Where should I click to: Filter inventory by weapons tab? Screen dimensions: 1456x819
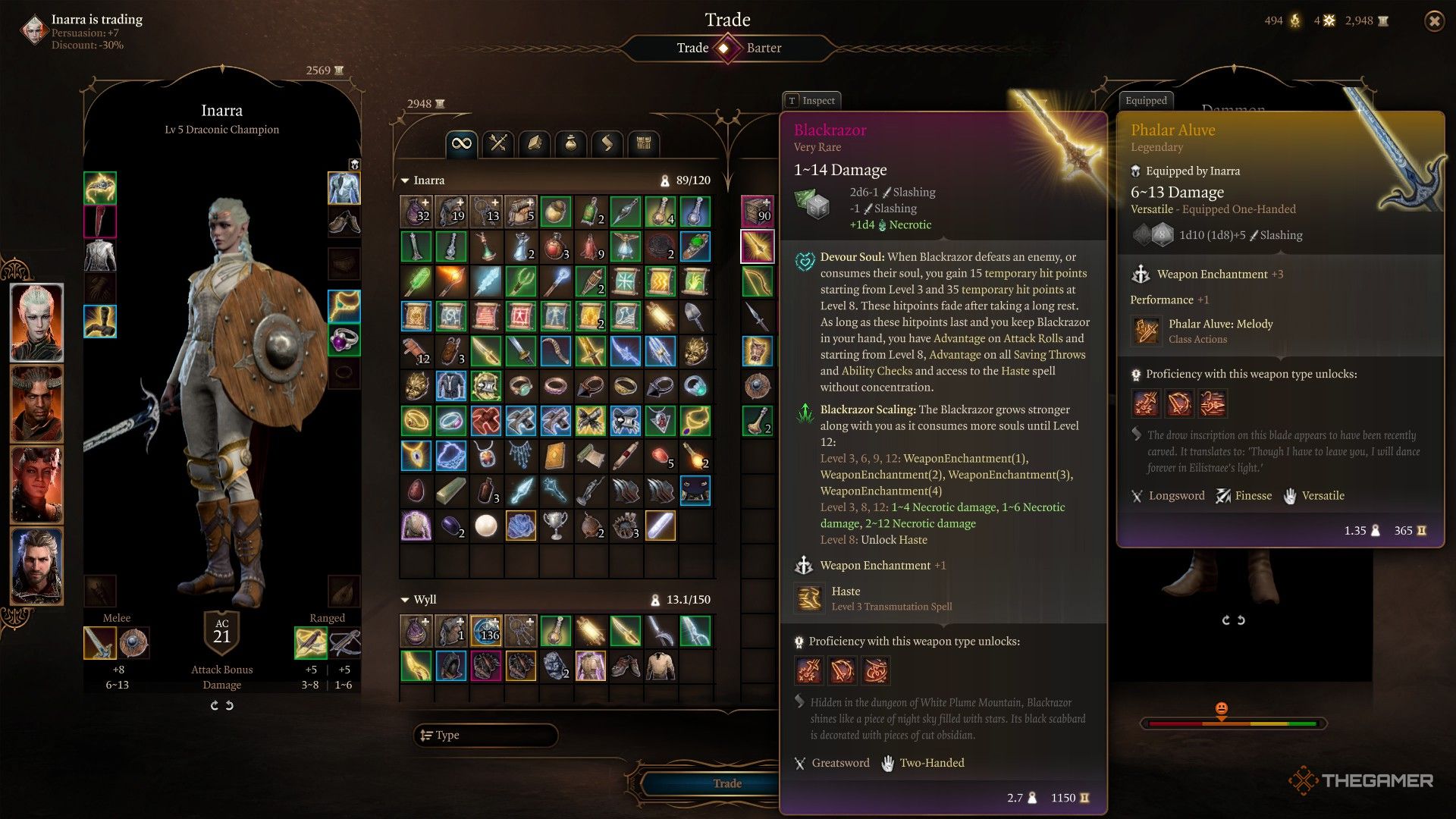[x=498, y=143]
